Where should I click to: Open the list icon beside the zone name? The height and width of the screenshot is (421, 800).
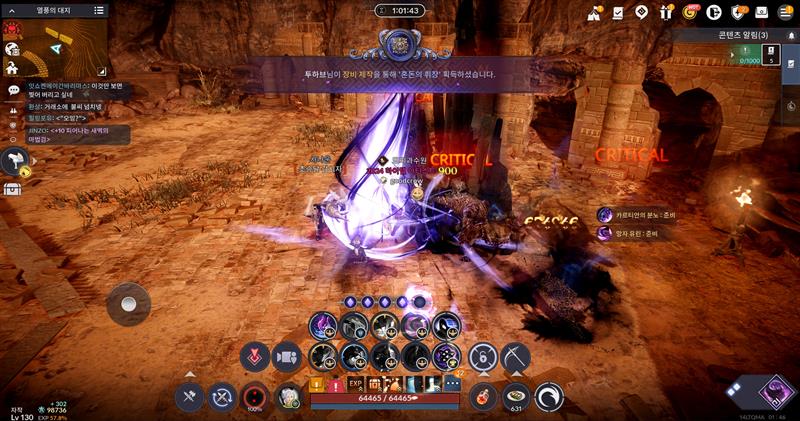[x=98, y=10]
